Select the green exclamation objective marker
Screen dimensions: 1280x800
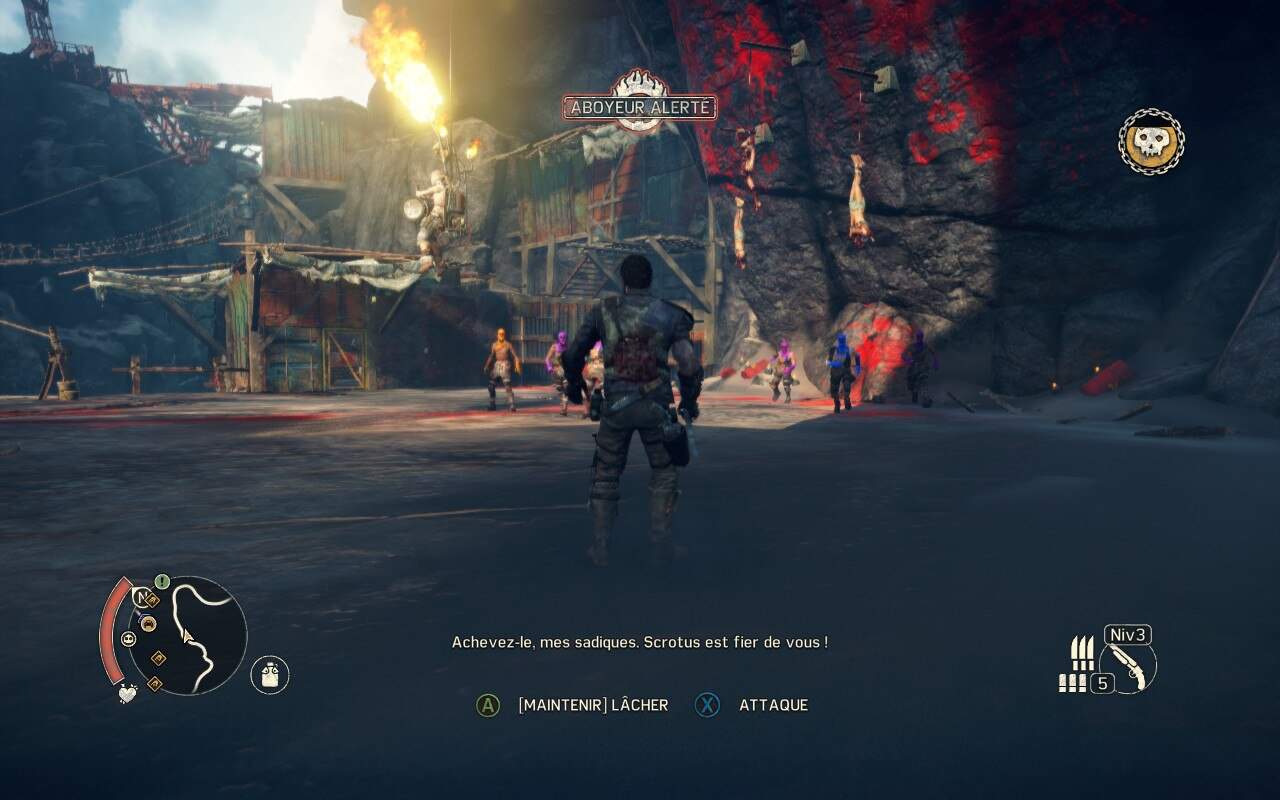(x=162, y=580)
